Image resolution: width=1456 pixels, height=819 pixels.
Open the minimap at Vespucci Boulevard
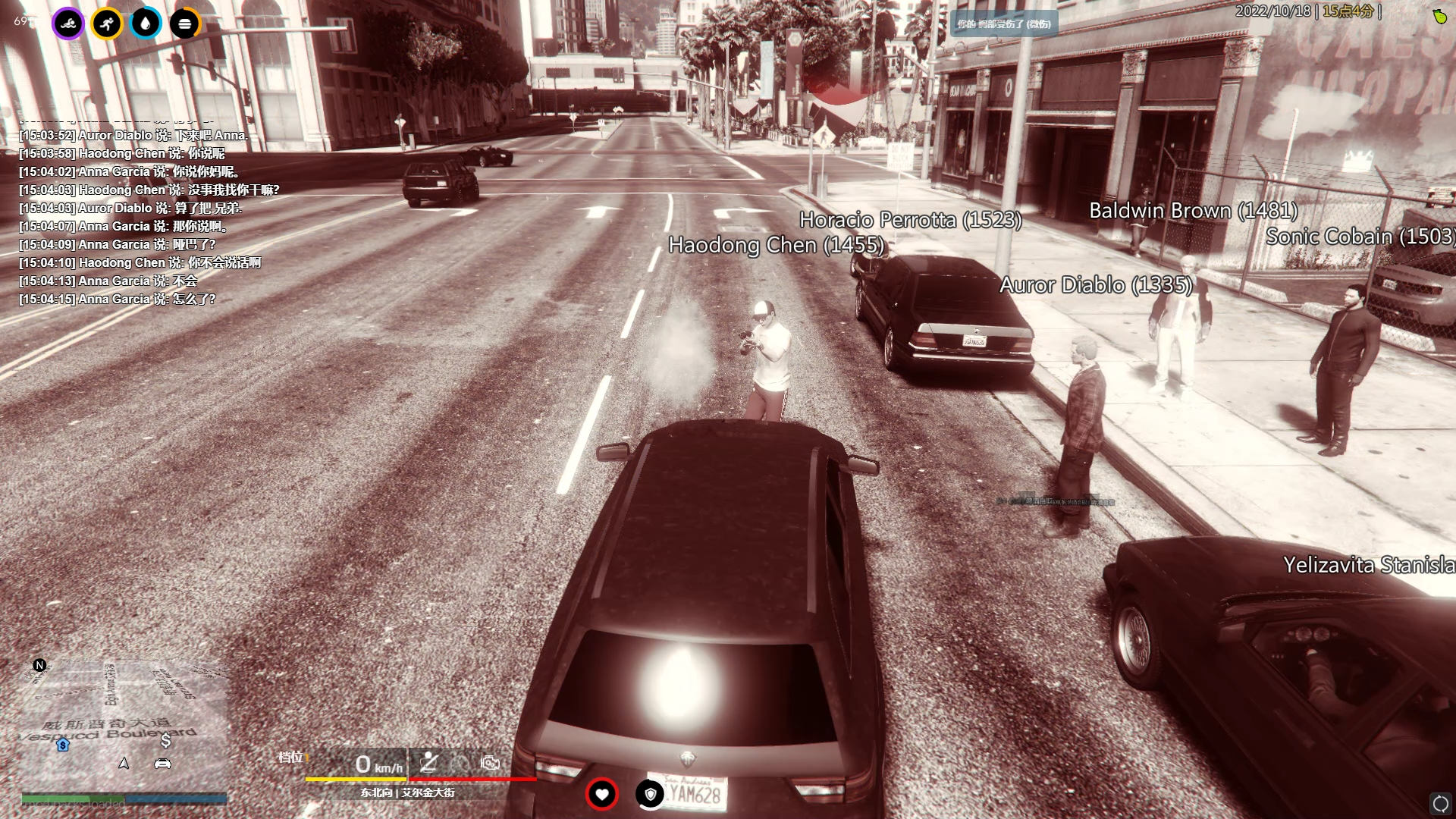click(x=121, y=728)
